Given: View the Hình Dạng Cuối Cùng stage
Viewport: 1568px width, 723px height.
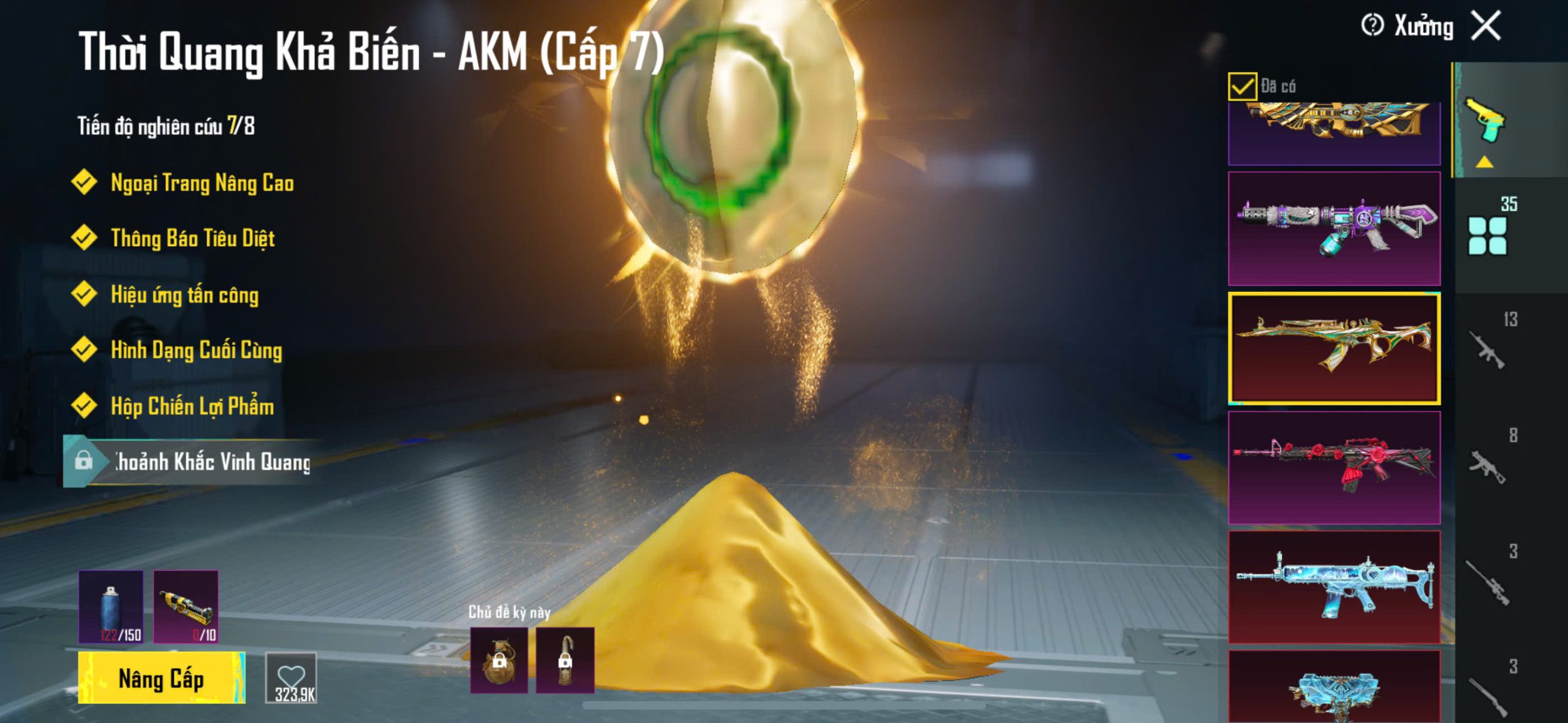Looking at the screenshot, I should [x=196, y=350].
